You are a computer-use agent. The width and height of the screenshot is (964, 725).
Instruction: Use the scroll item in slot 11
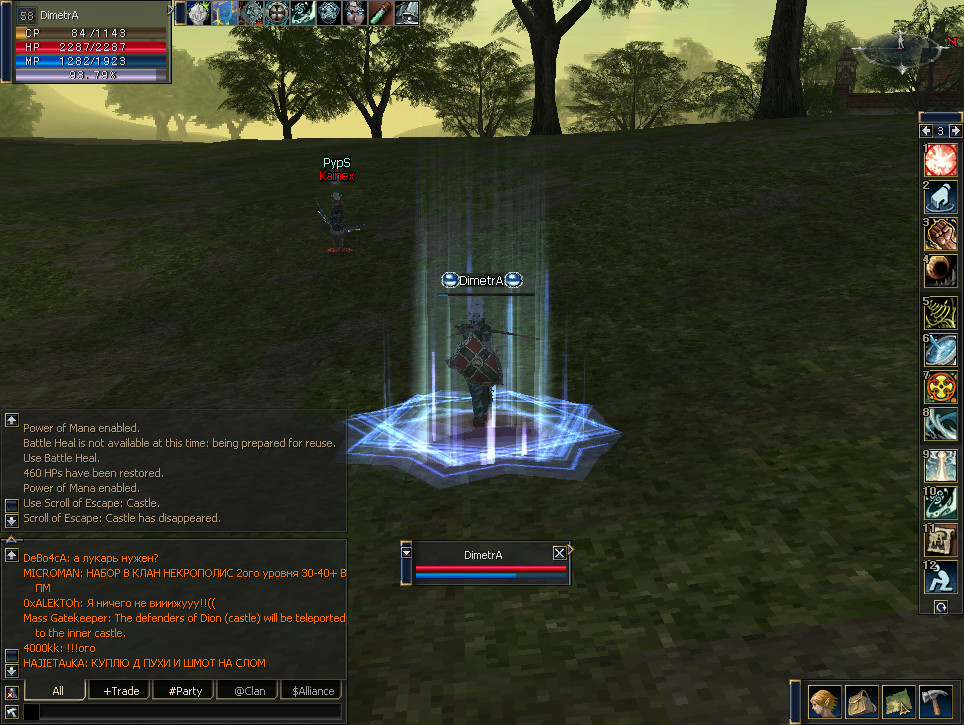click(x=941, y=540)
